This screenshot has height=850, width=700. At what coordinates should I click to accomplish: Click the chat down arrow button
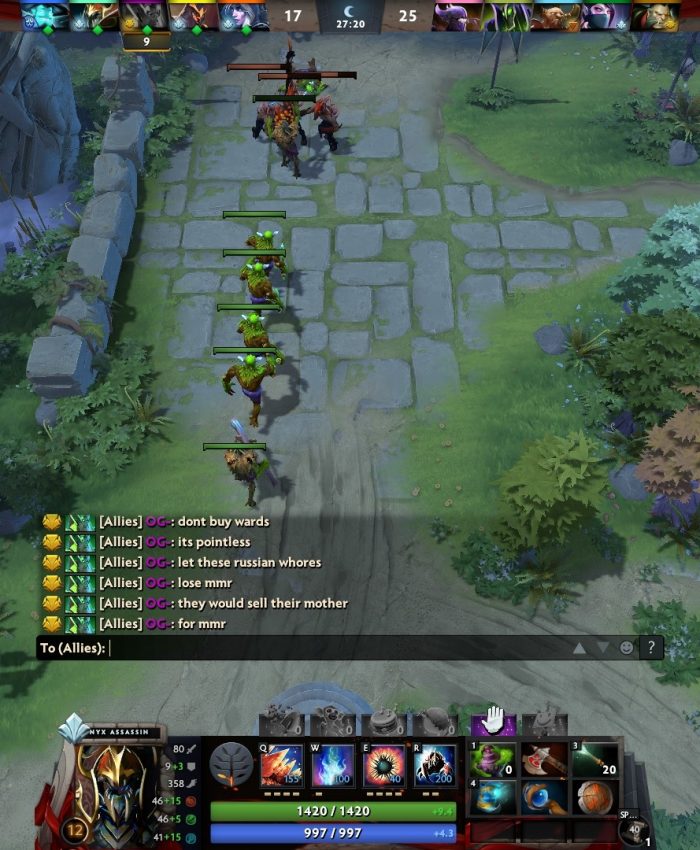[x=603, y=648]
